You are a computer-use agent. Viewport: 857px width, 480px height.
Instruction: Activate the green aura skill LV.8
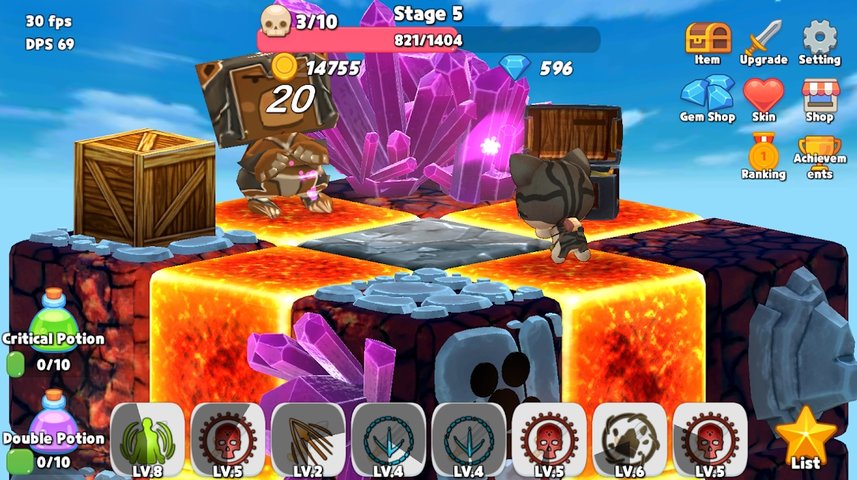tap(147, 439)
